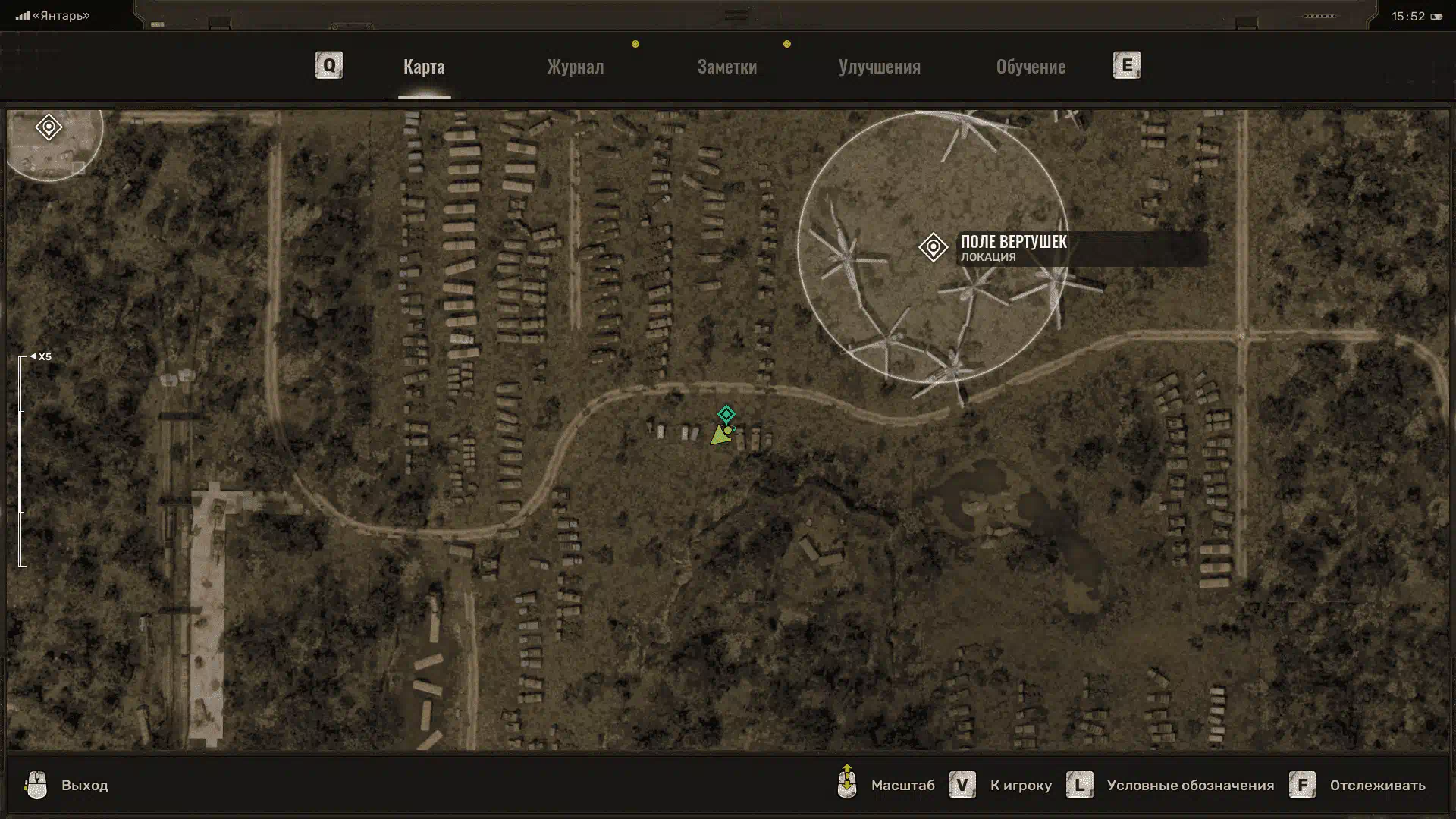Switch to the Карта tab
Screen dimensions: 1456x819
(x=424, y=67)
